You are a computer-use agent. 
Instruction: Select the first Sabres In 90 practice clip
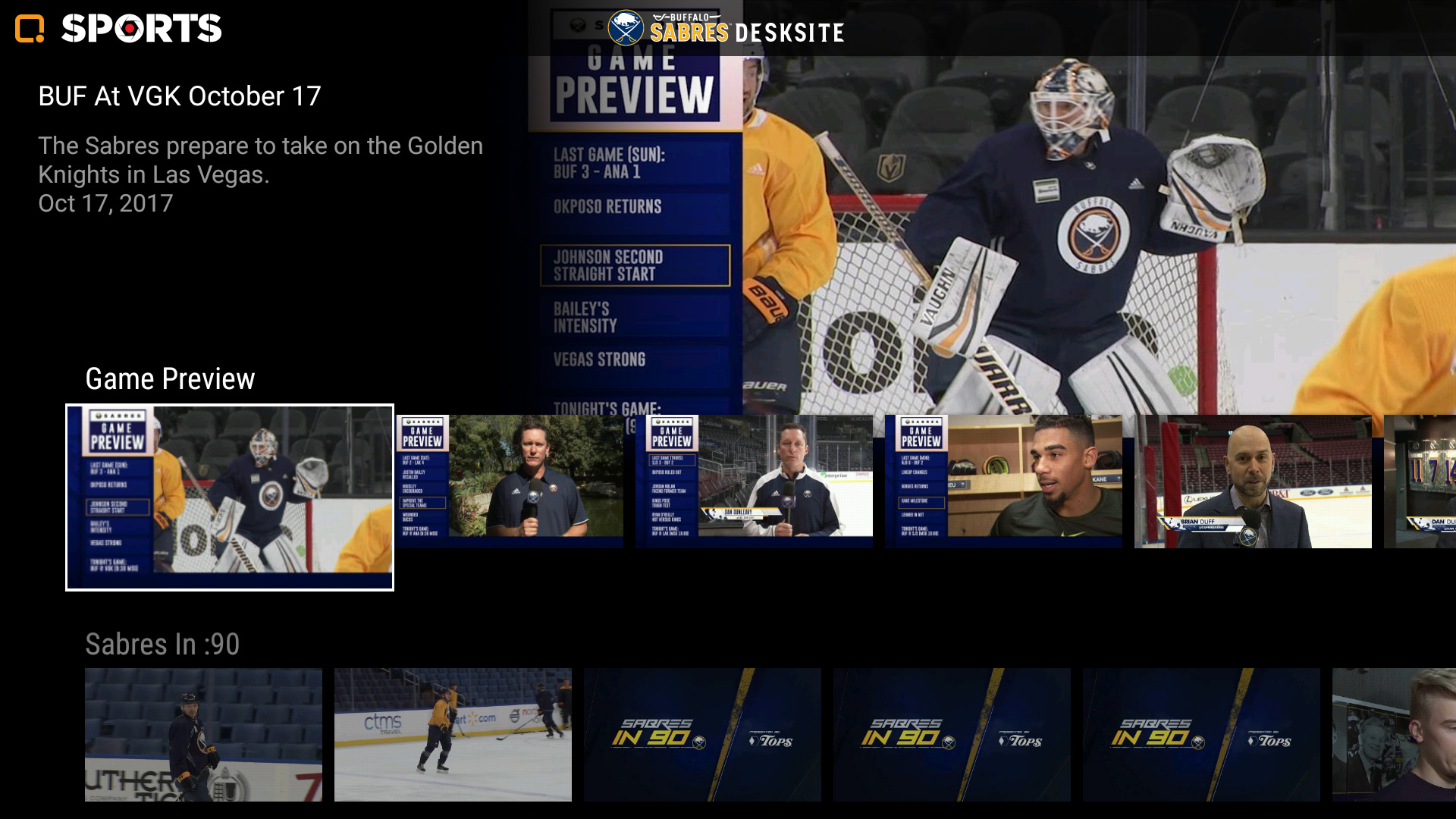(205, 733)
